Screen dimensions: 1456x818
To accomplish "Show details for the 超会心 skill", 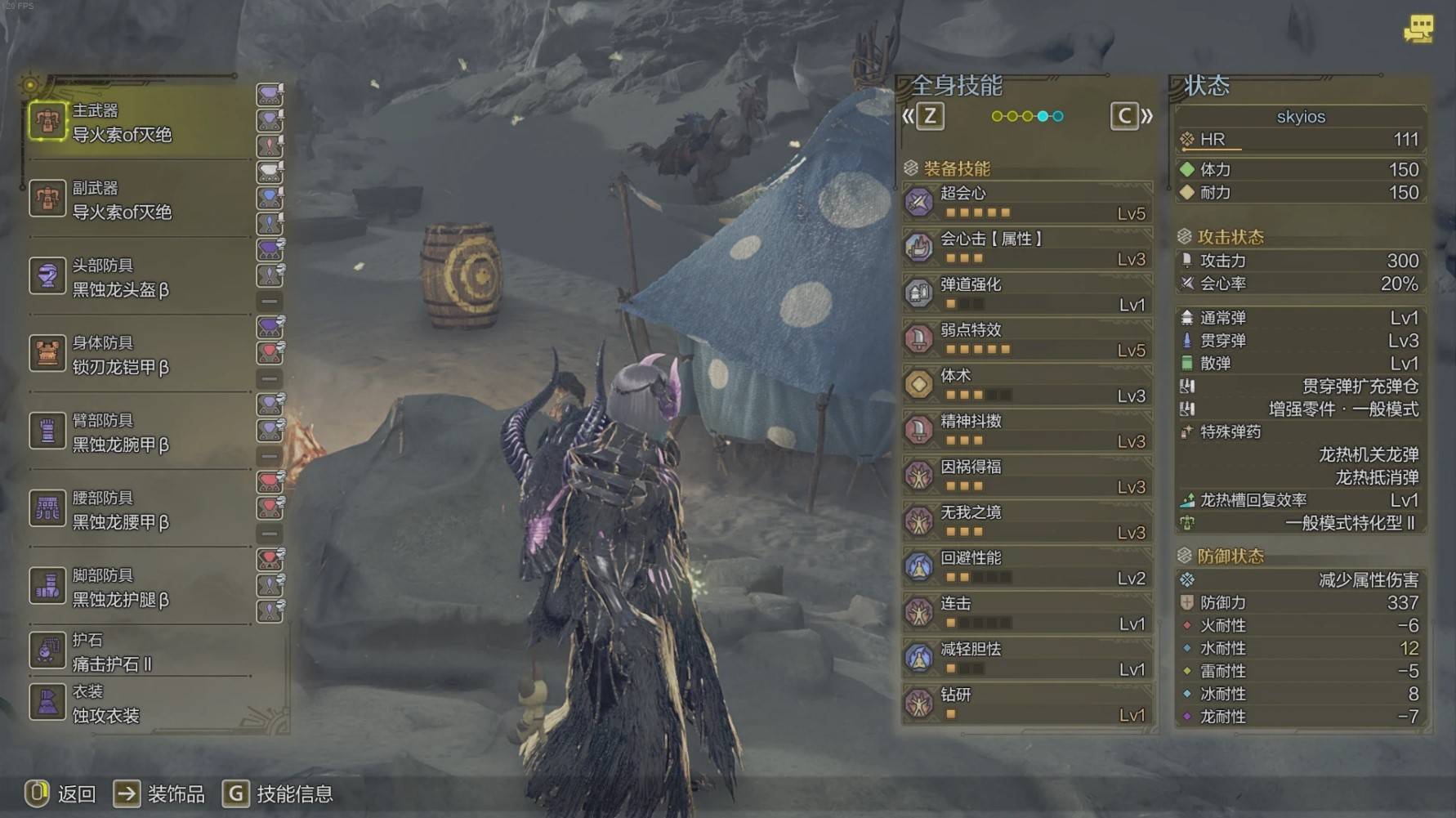I will coord(1027,203).
